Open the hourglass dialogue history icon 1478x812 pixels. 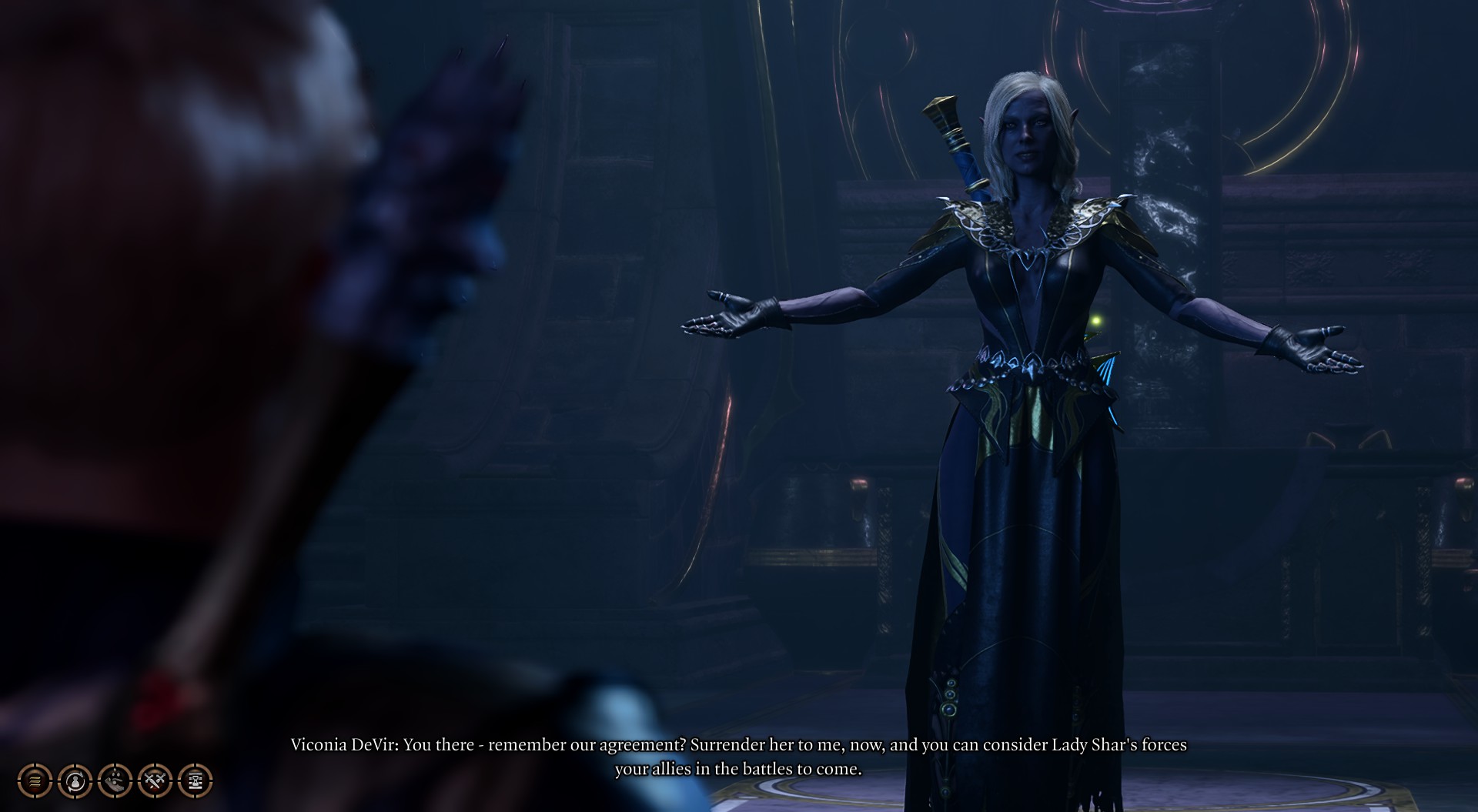point(195,780)
